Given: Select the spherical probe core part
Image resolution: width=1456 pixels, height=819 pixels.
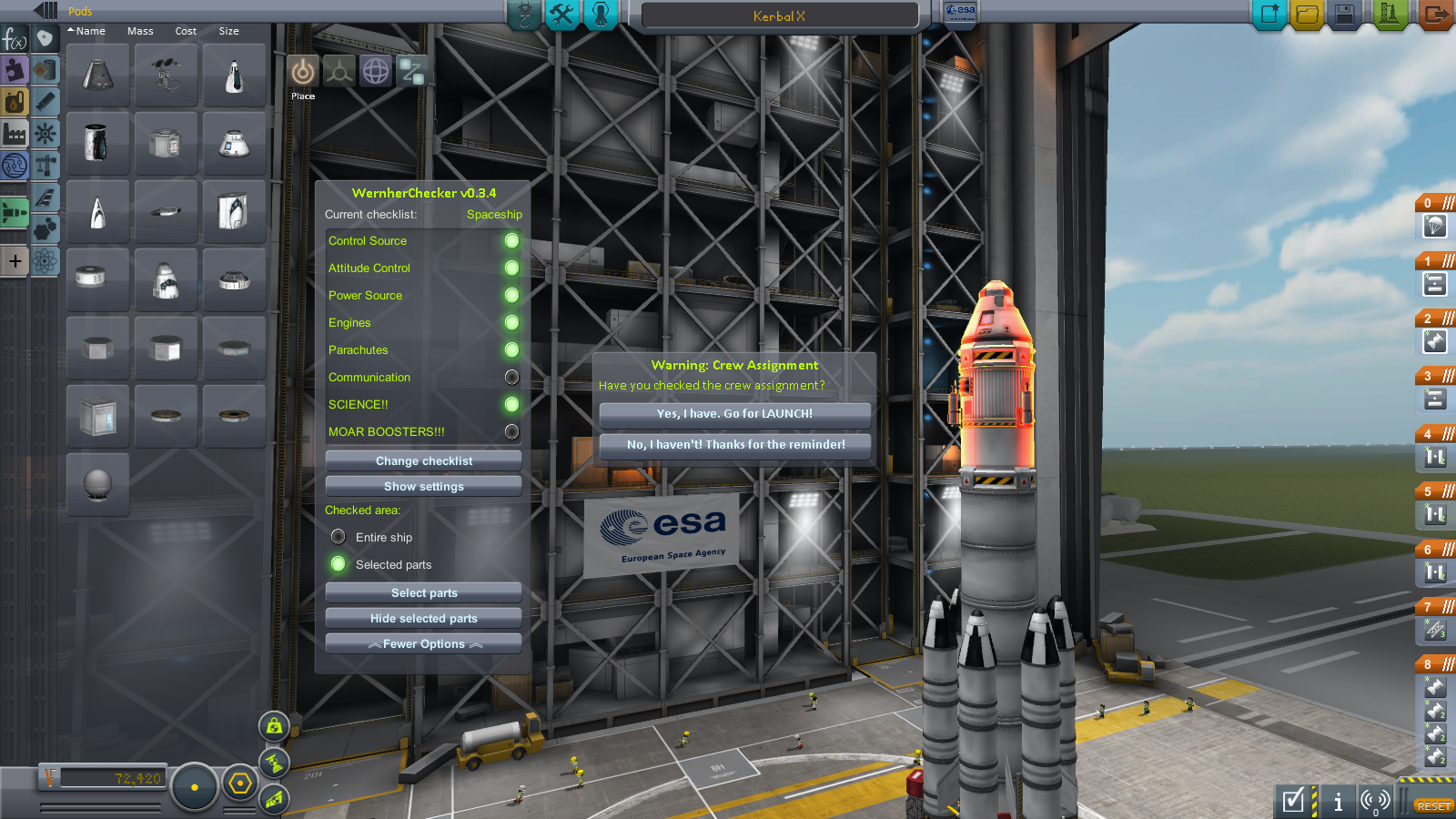Looking at the screenshot, I should click(x=97, y=484).
